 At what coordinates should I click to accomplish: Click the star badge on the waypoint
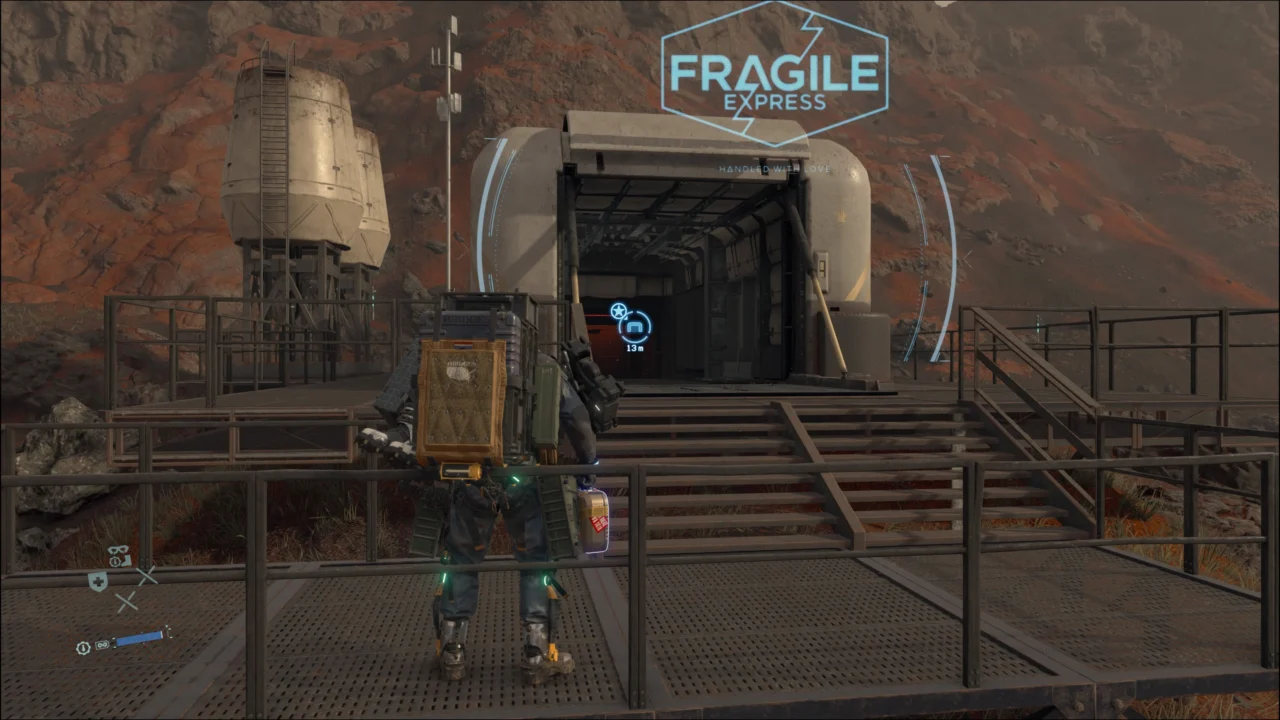coord(618,311)
